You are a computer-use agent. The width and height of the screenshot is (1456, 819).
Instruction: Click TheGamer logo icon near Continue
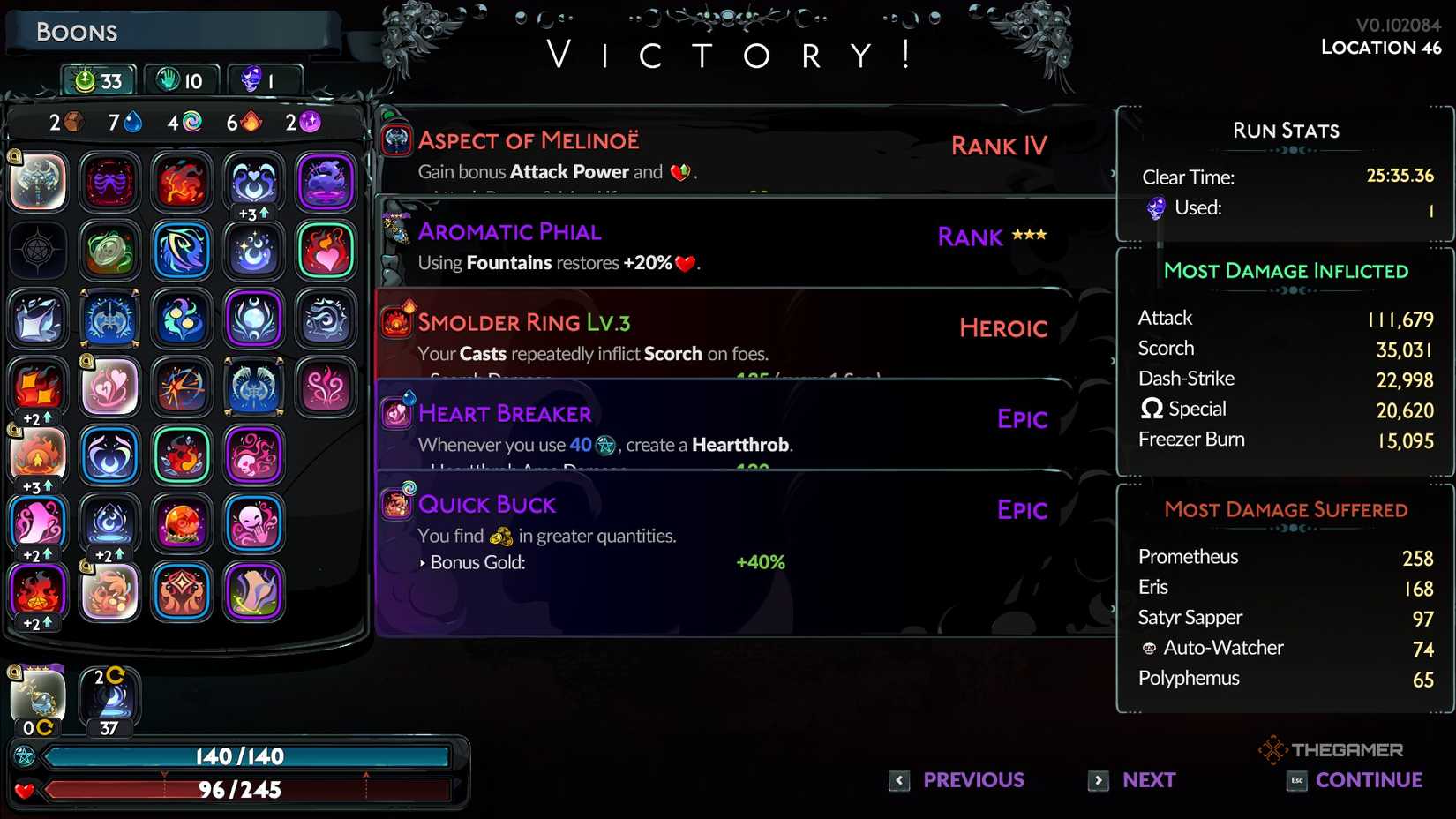(x=1272, y=749)
